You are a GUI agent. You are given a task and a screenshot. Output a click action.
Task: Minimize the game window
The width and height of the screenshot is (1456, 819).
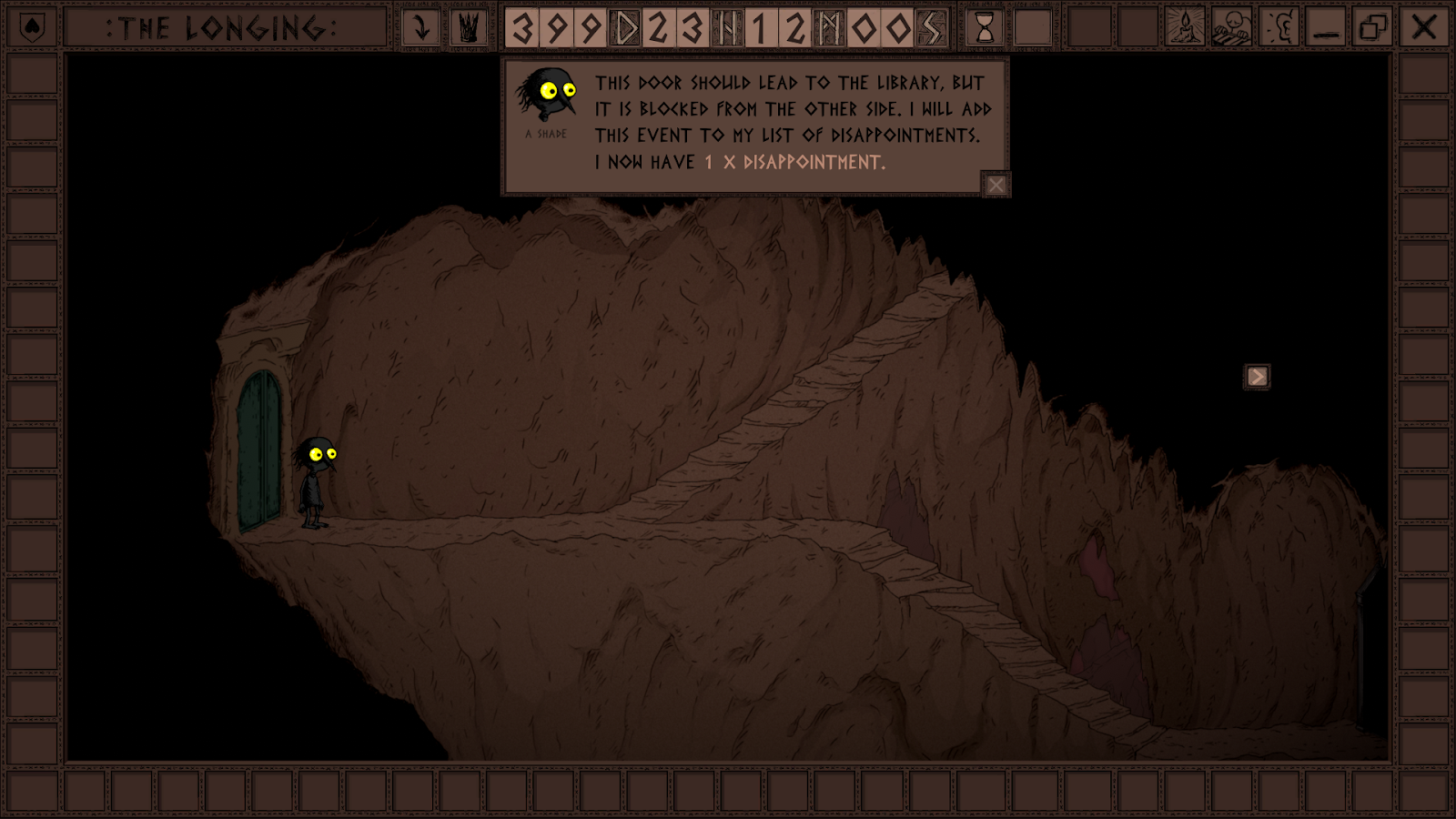[1327, 28]
